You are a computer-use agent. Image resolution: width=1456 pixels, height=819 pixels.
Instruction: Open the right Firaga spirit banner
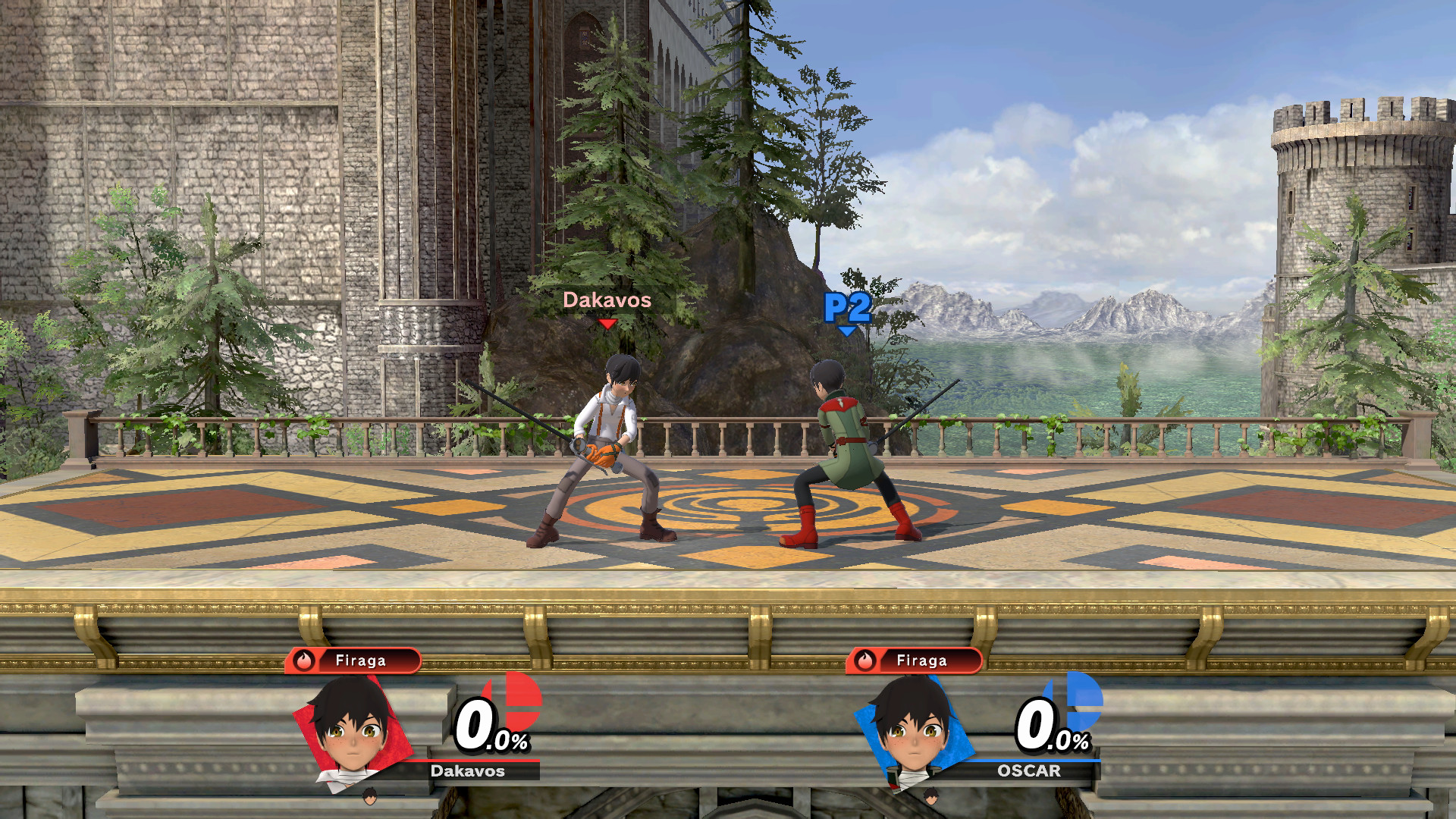[x=919, y=661]
